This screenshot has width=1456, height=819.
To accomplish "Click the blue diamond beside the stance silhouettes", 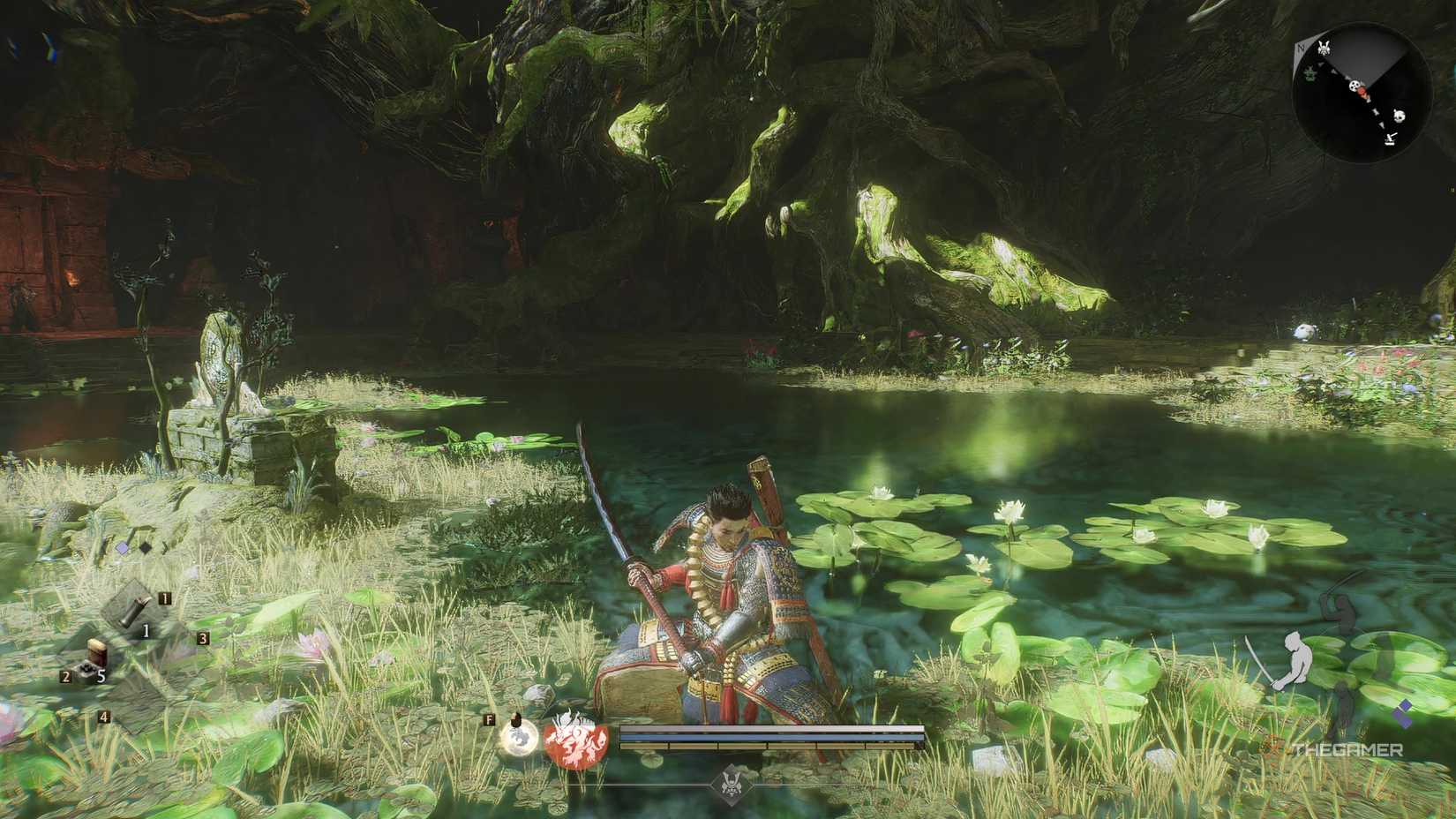I will 1406,705.
